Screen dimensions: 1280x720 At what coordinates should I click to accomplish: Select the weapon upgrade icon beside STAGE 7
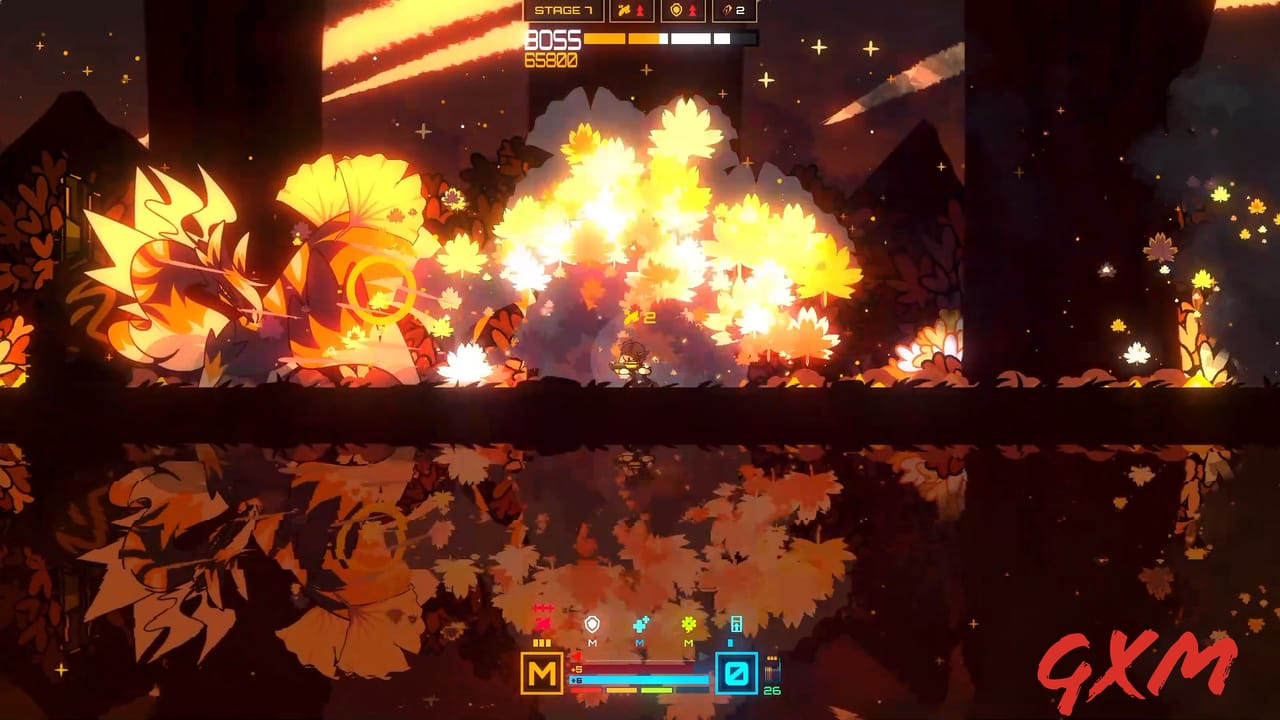click(623, 10)
